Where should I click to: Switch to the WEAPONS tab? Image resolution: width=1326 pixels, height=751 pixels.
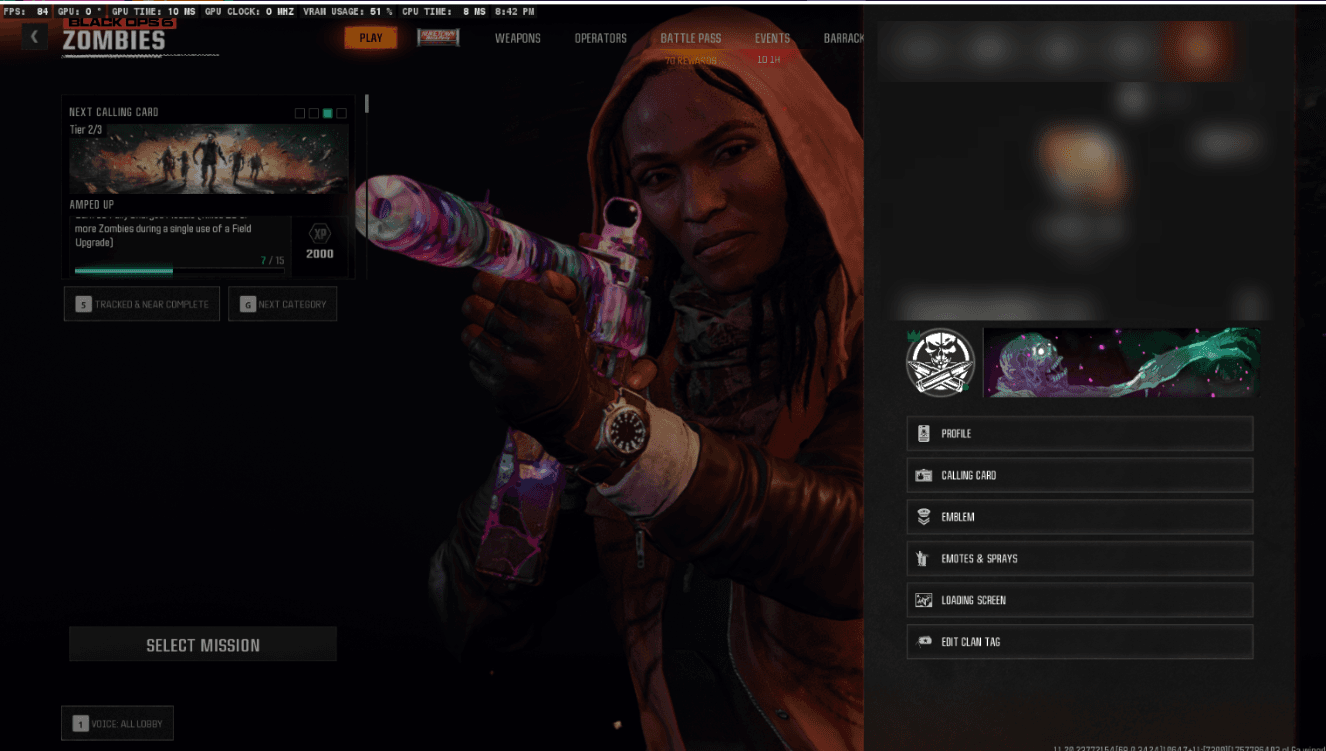517,38
